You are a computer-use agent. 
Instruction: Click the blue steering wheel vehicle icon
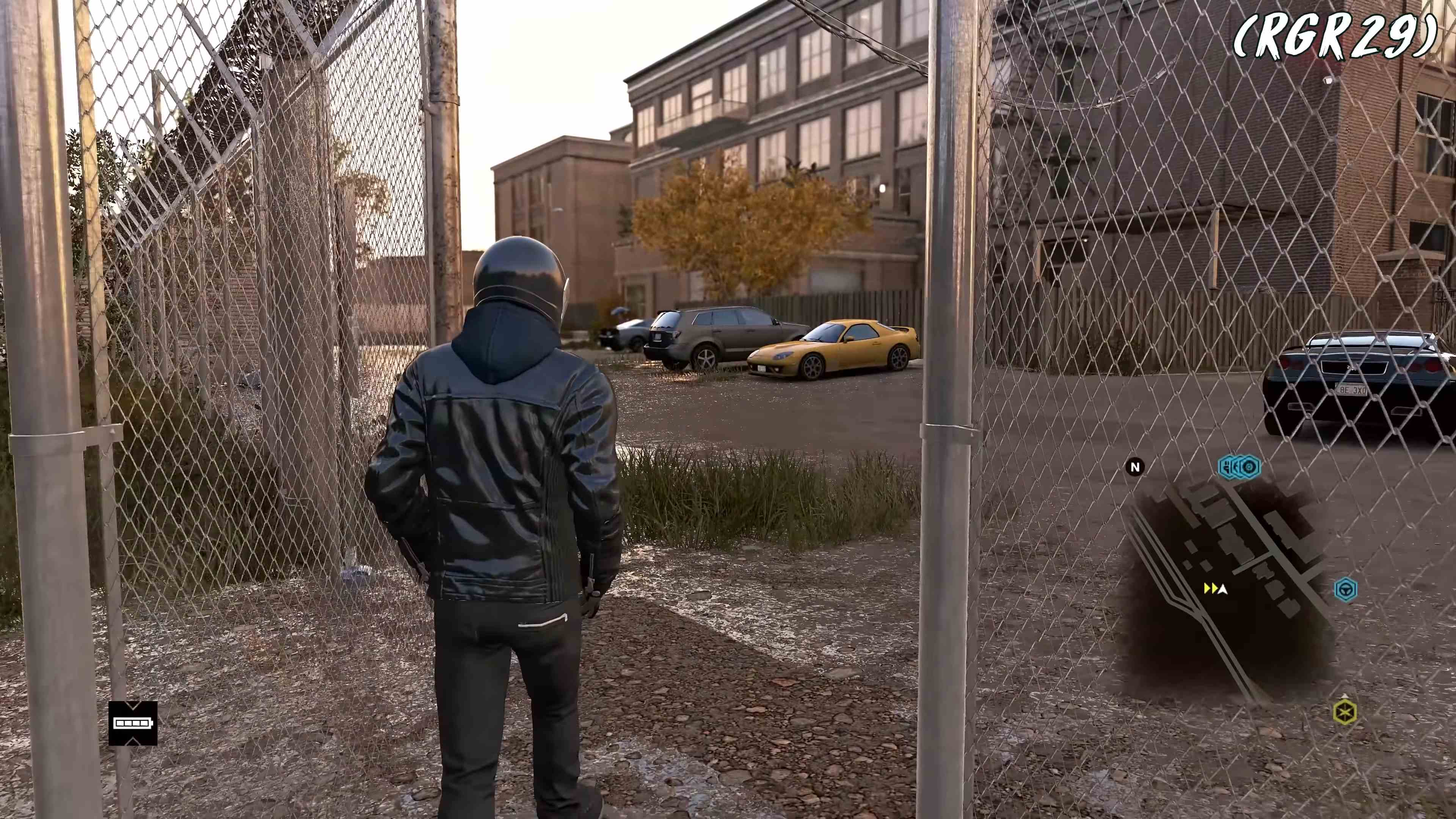coord(1347,590)
